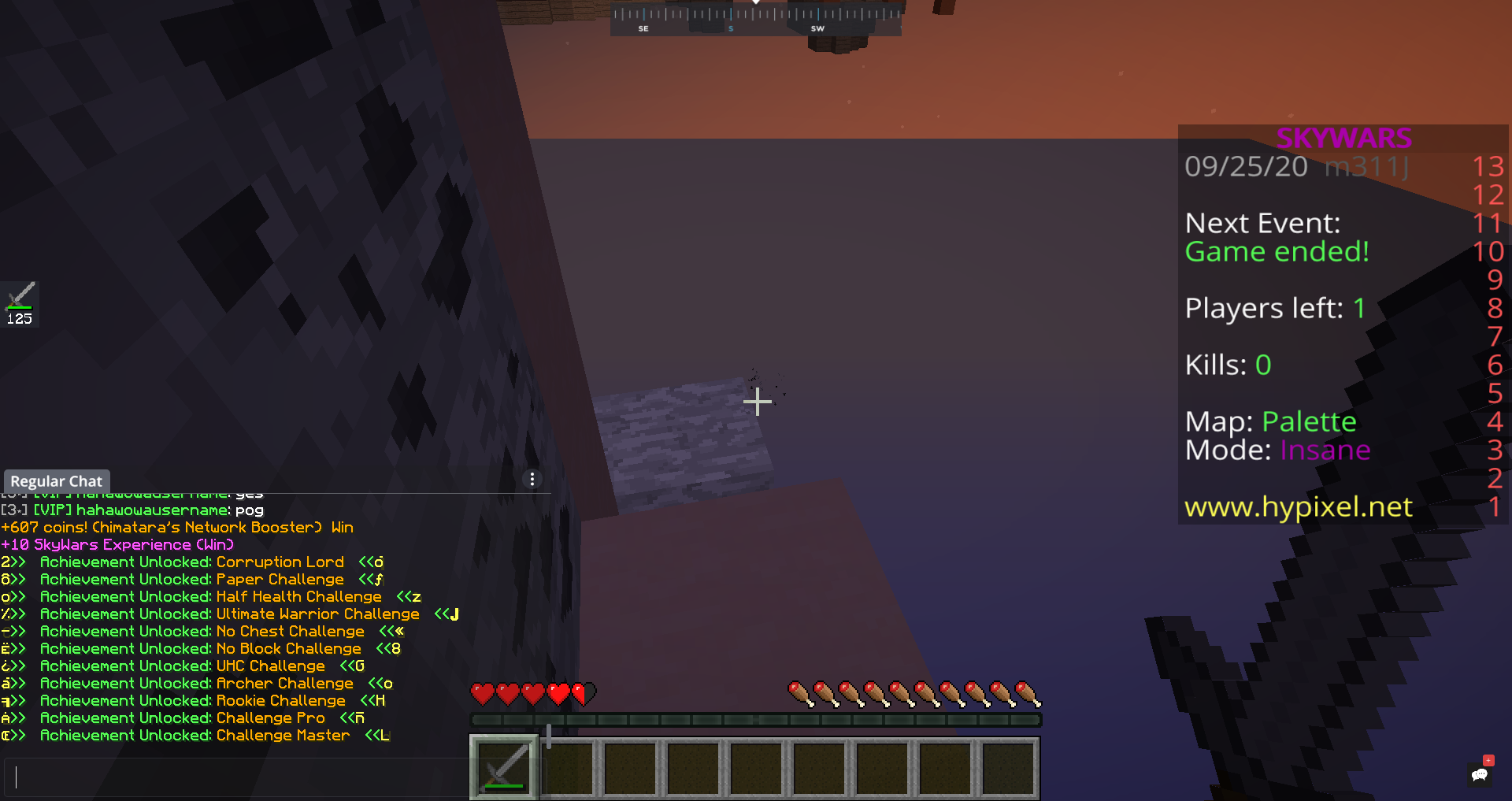Expand the Regular Chat channel selector
Image resolution: width=1512 pixels, height=801 pixels.
pos(56,480)
